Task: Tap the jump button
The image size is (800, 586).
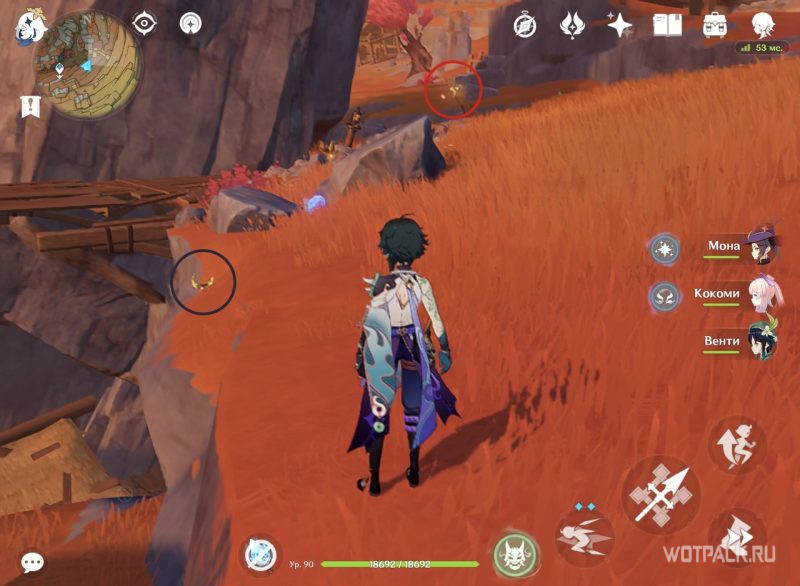Action: click(736, 445)
